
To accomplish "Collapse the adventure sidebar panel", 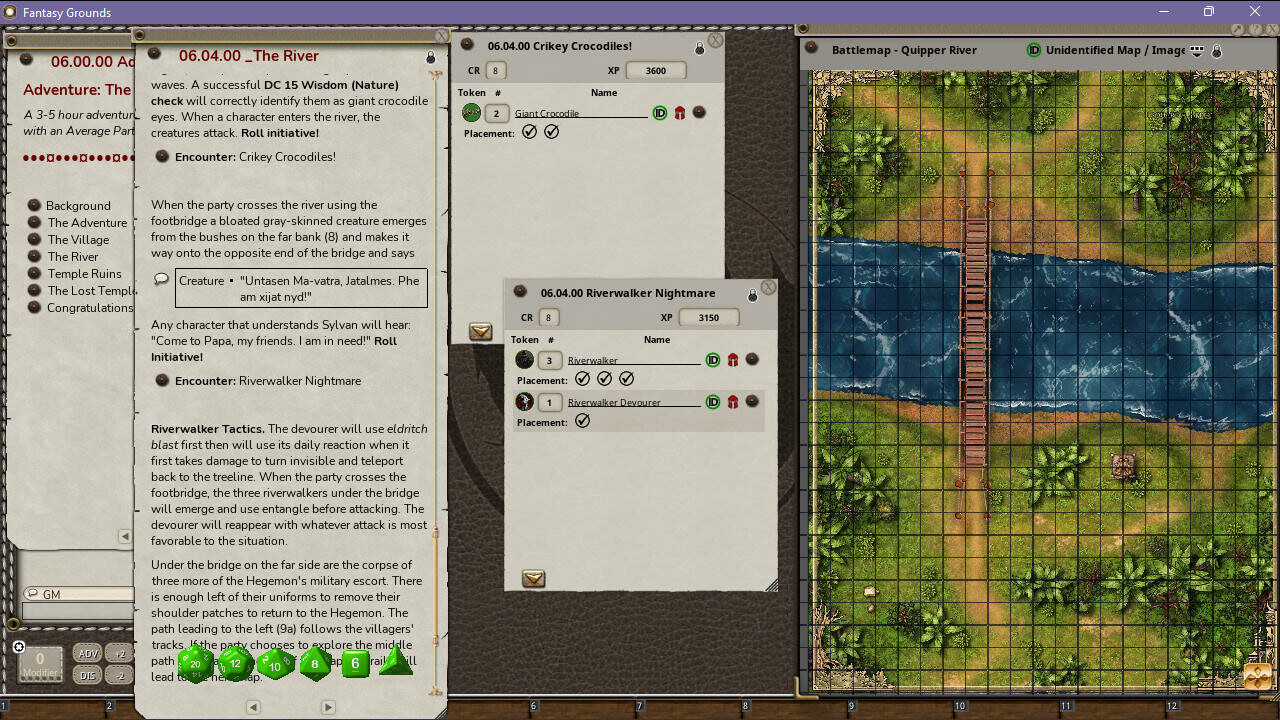I will point(125,537).
